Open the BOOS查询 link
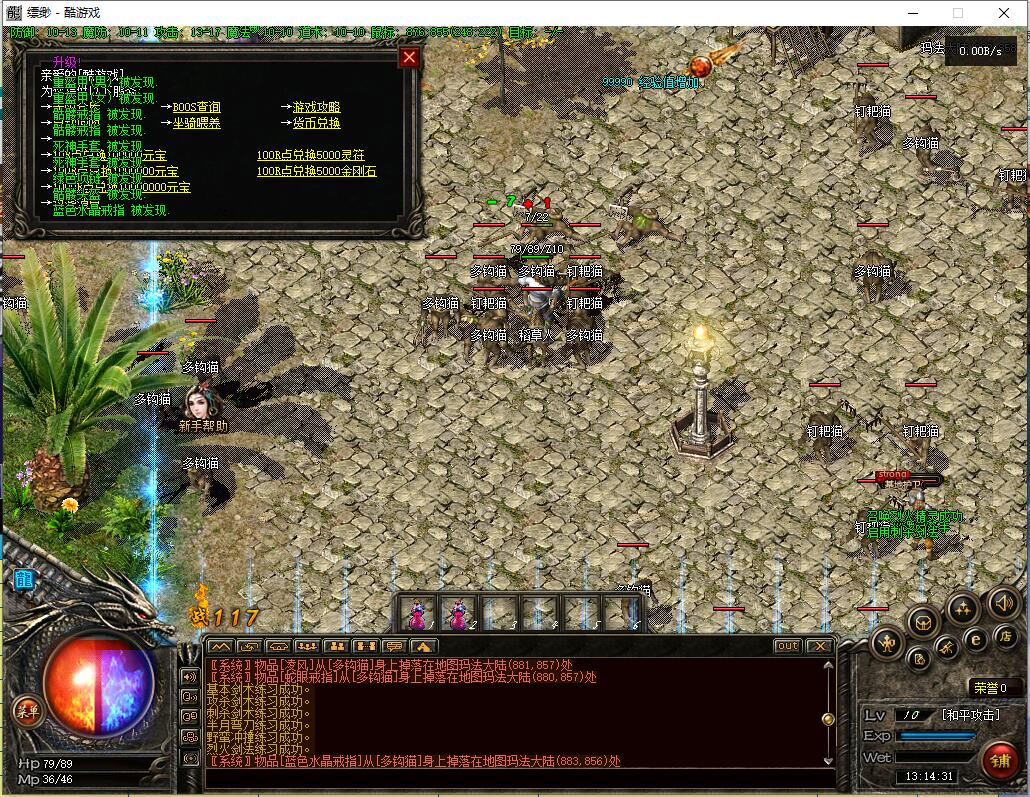Screen dimensions: 1030x797 pyautogui.click(x=196, y=107)
